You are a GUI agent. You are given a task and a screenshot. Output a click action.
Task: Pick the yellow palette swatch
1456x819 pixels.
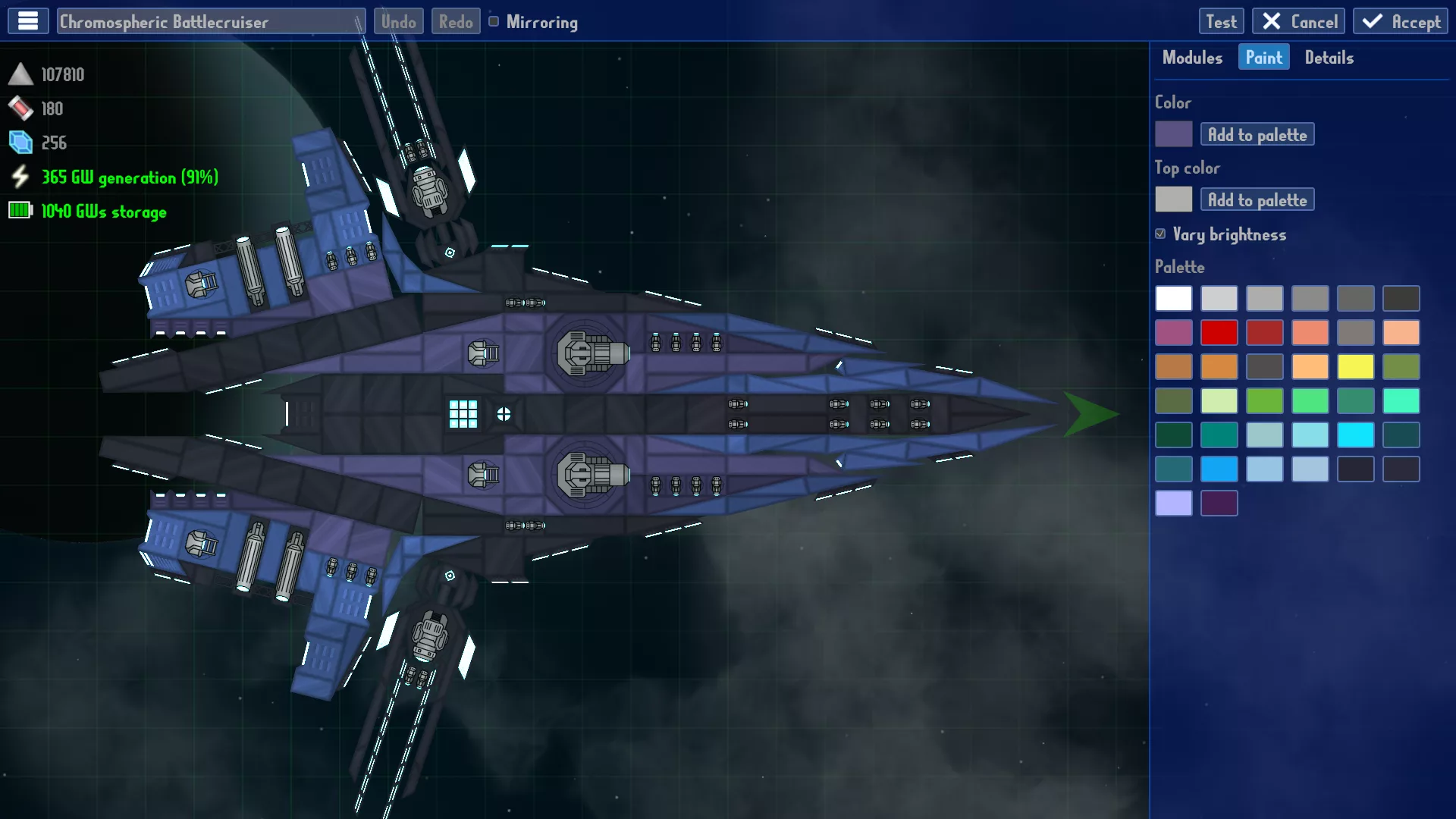coord(1355,366)
